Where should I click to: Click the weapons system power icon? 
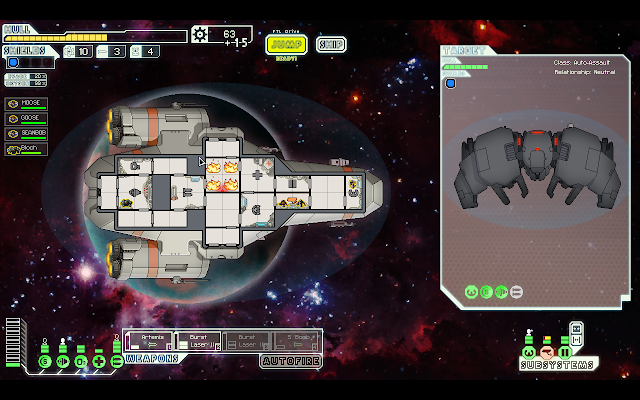[x=117, y=361]
